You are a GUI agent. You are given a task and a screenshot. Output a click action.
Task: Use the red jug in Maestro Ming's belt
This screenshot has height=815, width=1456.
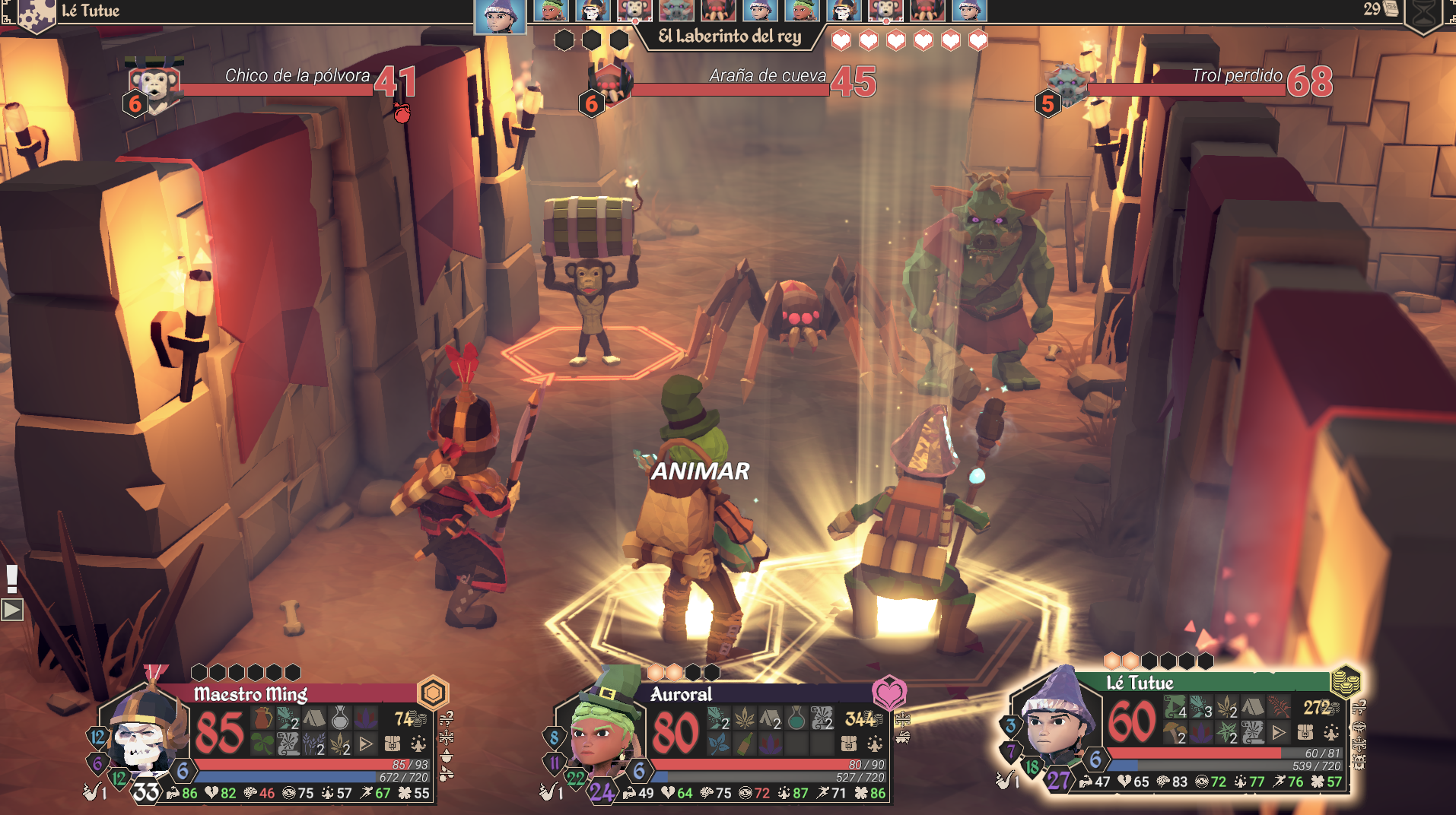(262, 717)
